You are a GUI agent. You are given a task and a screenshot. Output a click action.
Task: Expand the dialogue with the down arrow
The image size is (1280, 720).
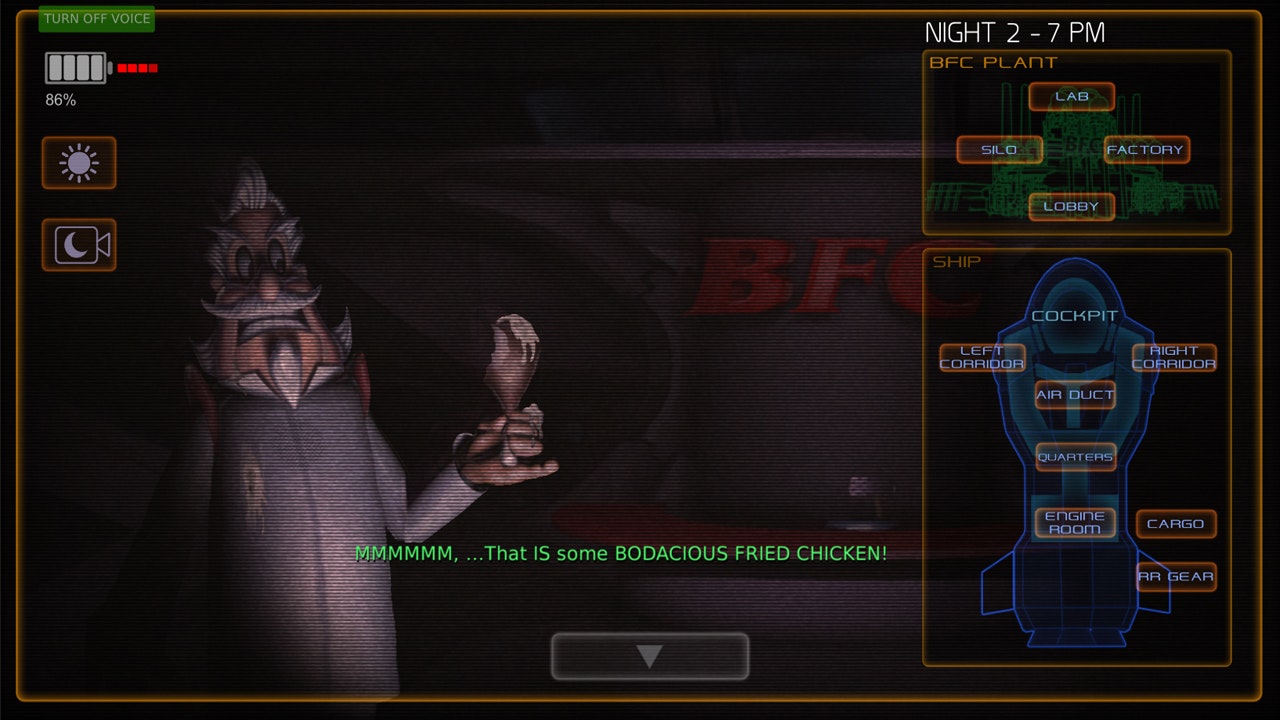coord(648,655)
